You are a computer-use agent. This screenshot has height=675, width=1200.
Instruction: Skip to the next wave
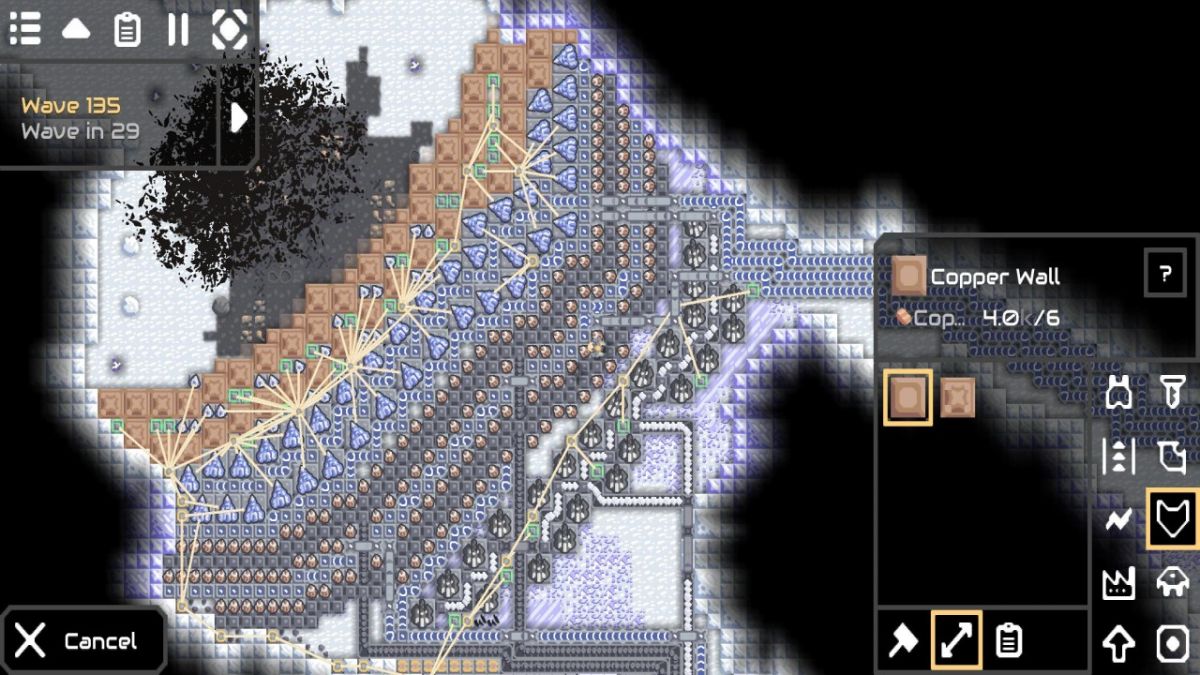pos(239,118)
